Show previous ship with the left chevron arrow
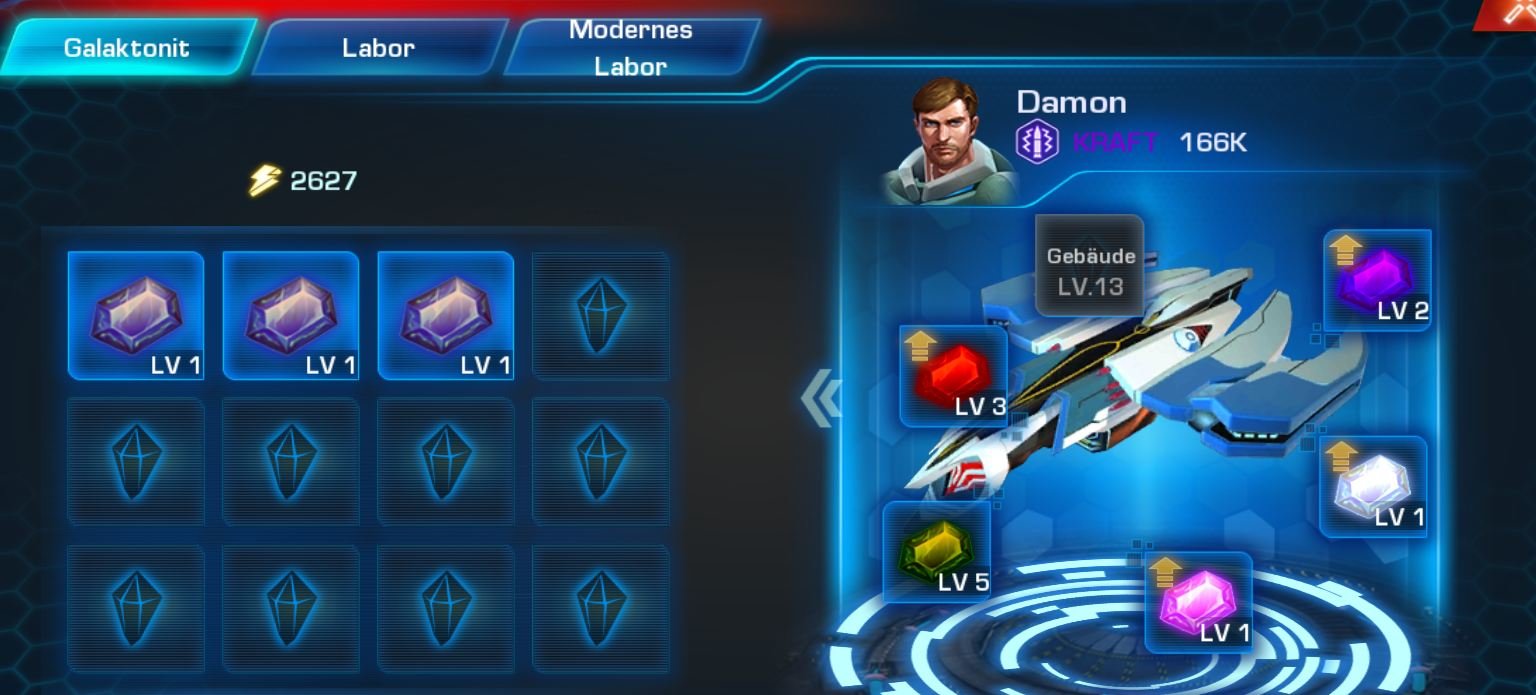This screenshot has width=1536, height=695. coord(820,399)
